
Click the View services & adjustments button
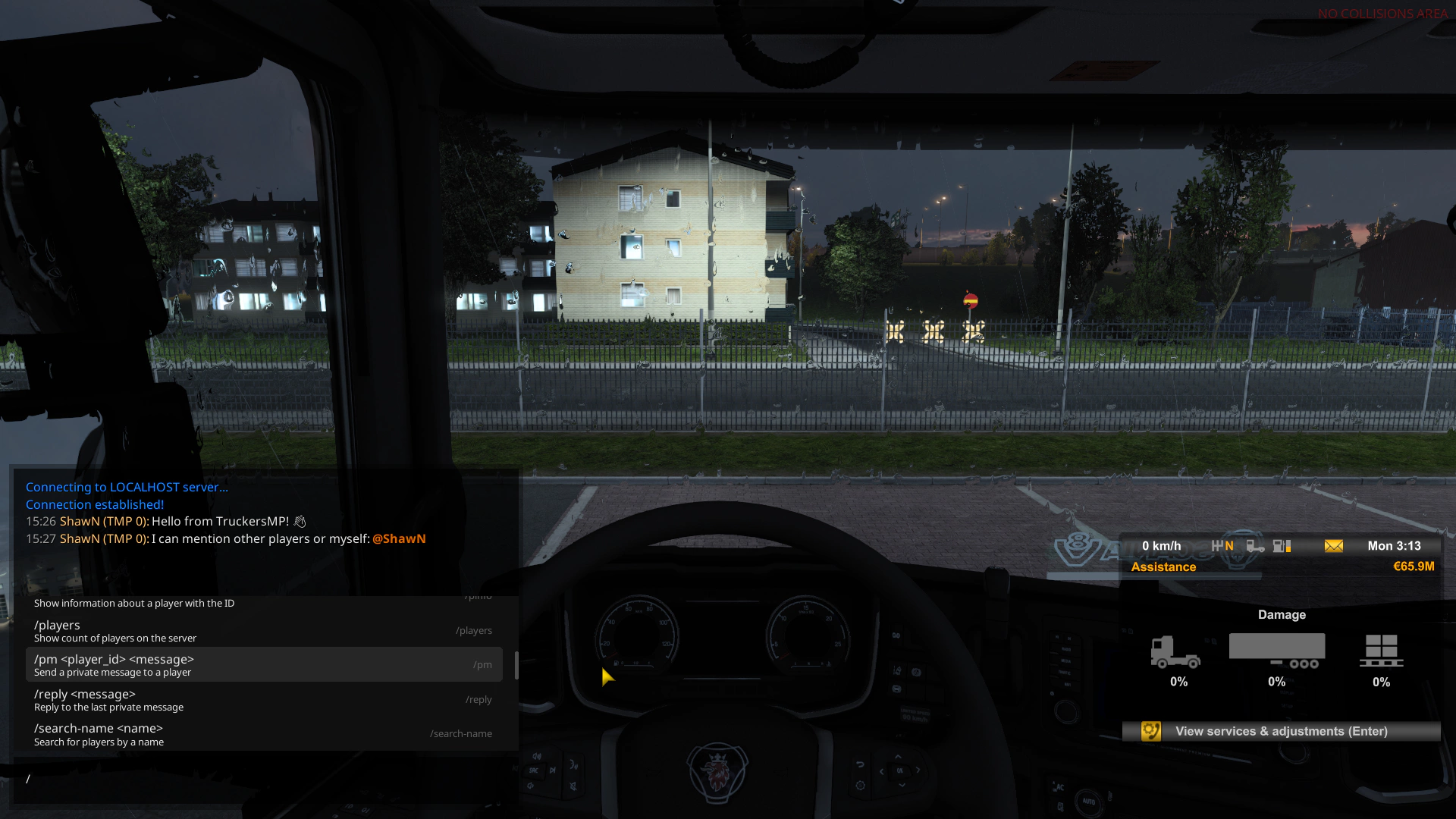pyautogui.click(x=1282, y=731)
